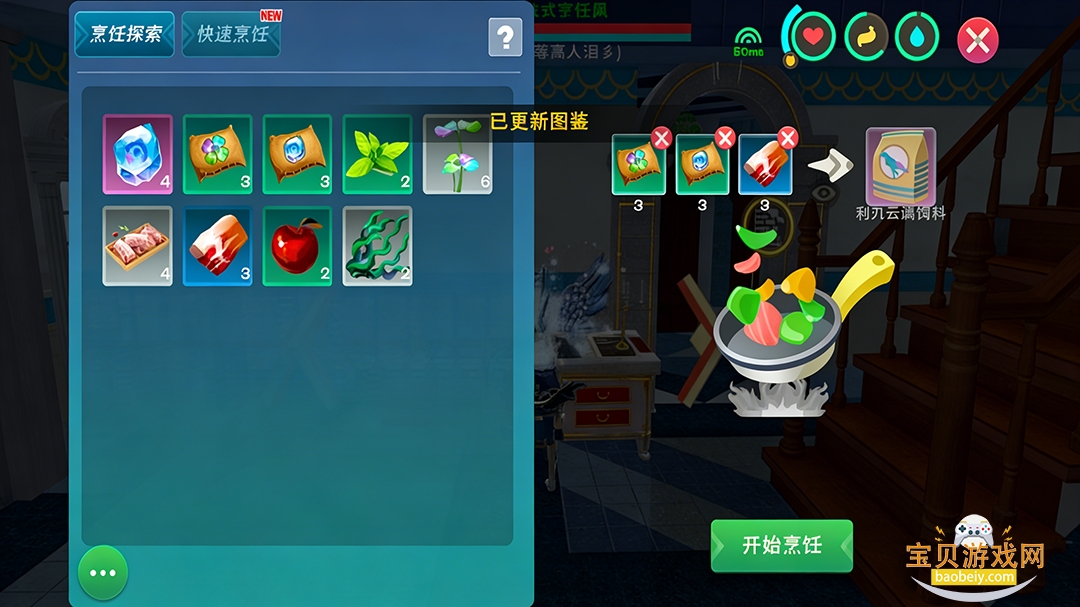The height and width of the screenshot is (607, 1080).
Task: Select the tray of raw meat
Action: click(x=138, y=246)
